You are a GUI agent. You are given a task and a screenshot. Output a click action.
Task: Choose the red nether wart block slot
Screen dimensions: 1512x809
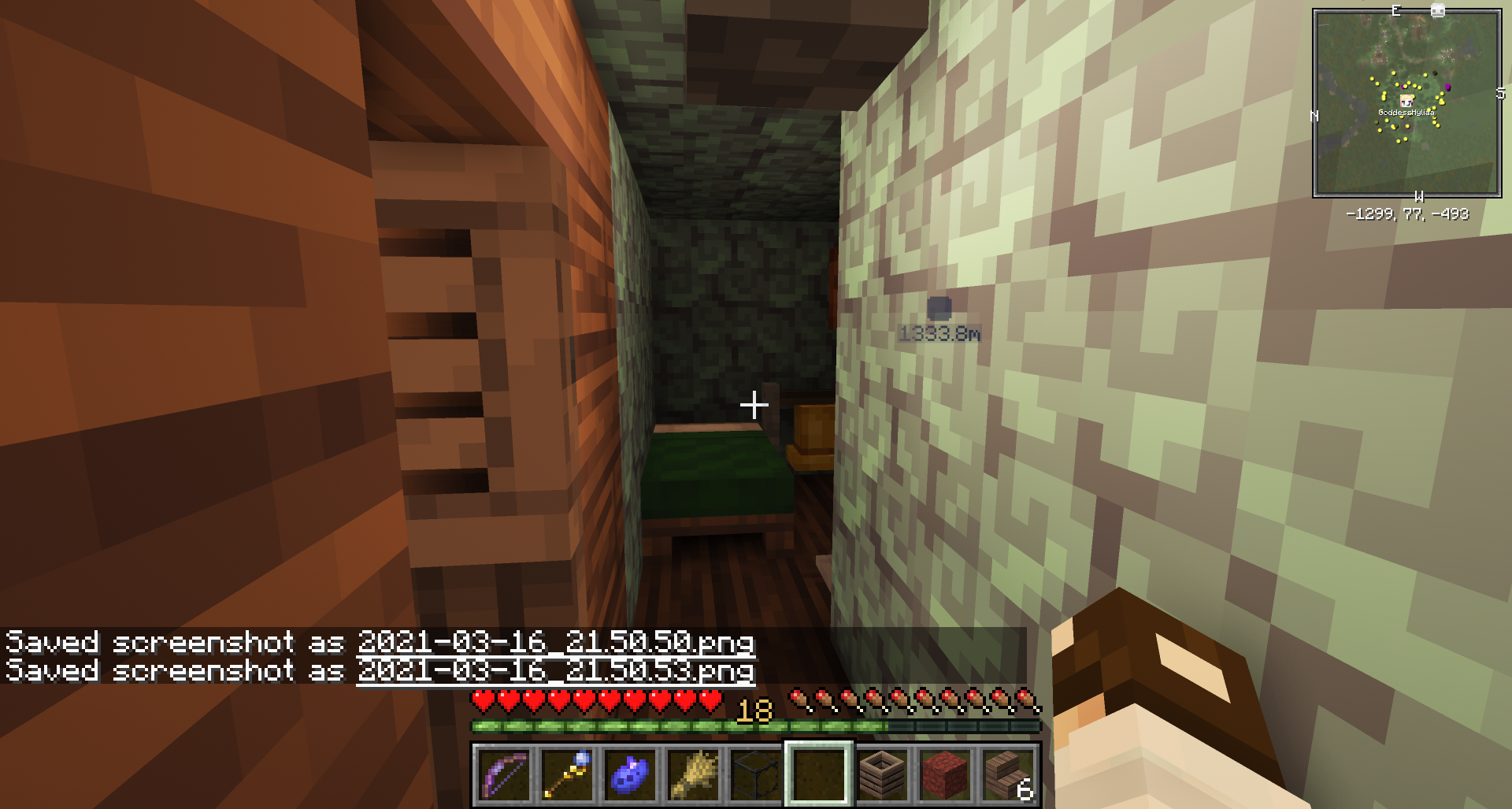click(945, 774)
